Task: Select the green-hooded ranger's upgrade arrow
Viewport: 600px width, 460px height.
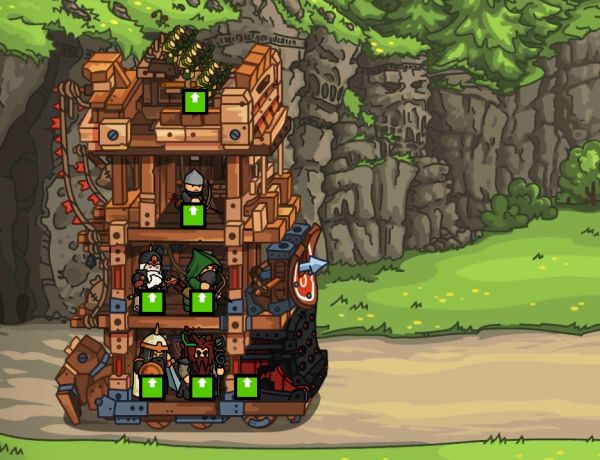Action: (201, 301)
